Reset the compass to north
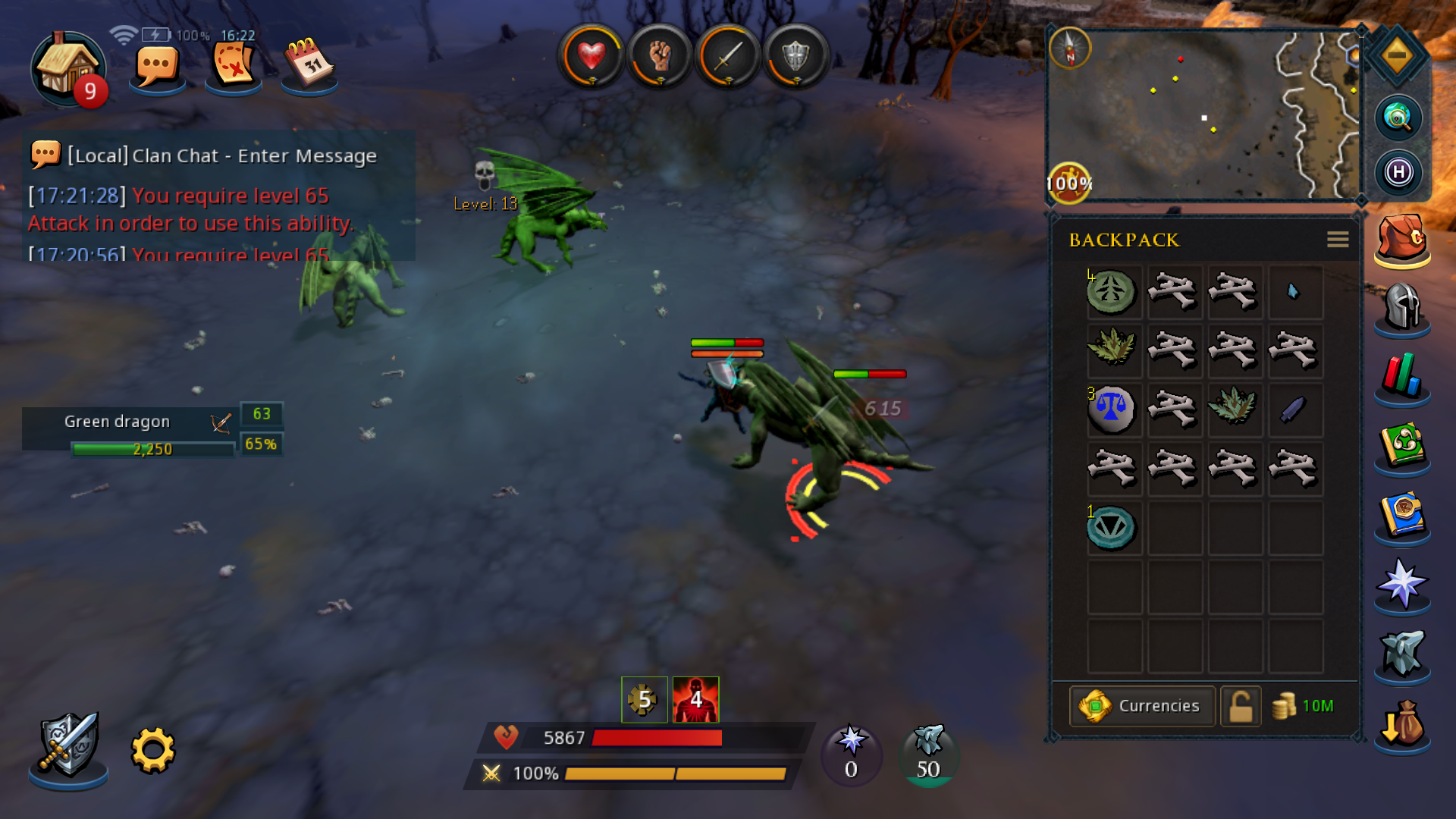Viewport: 1456px width, 819px height. click(x=1070, y=49)
